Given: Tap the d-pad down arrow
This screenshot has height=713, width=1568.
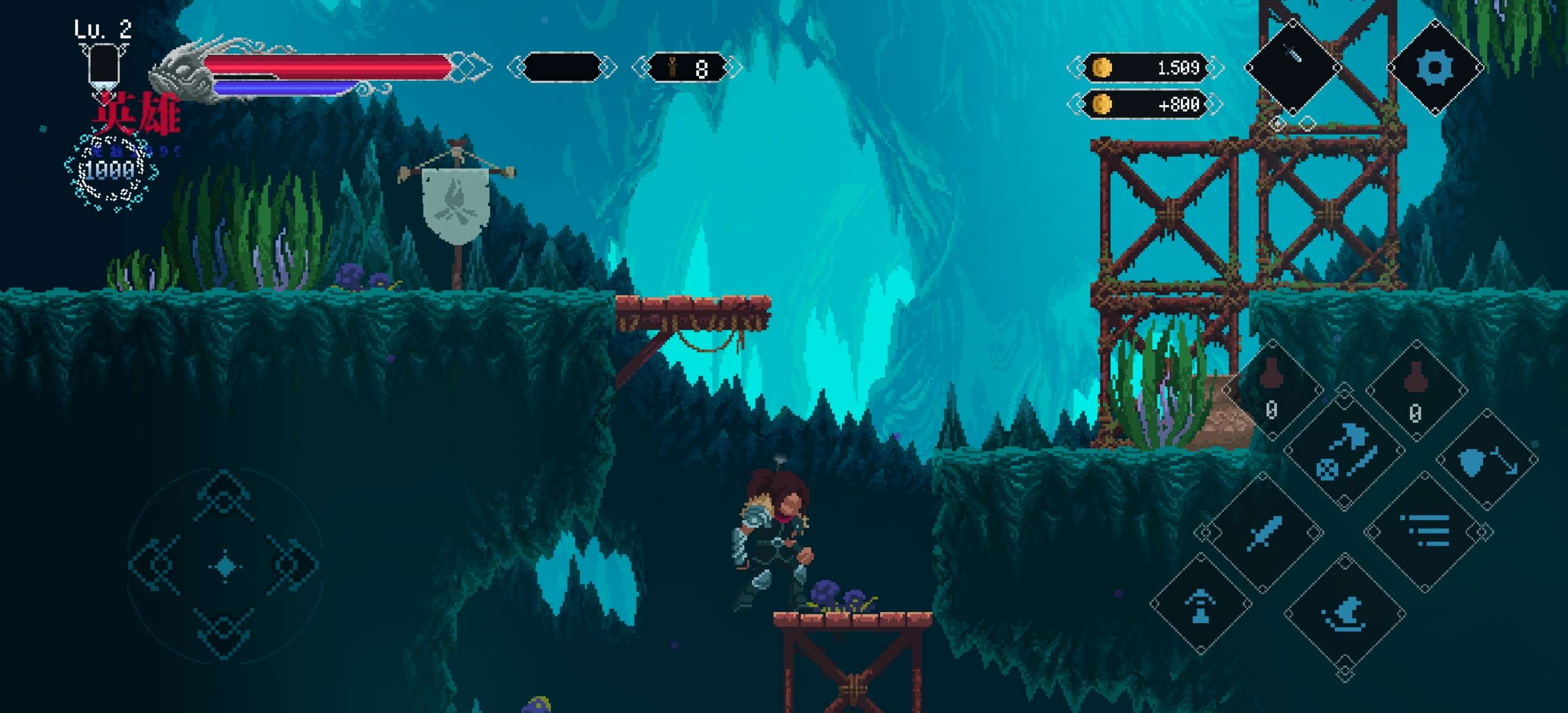Looking at the screenshot, I should coord(224,633).
